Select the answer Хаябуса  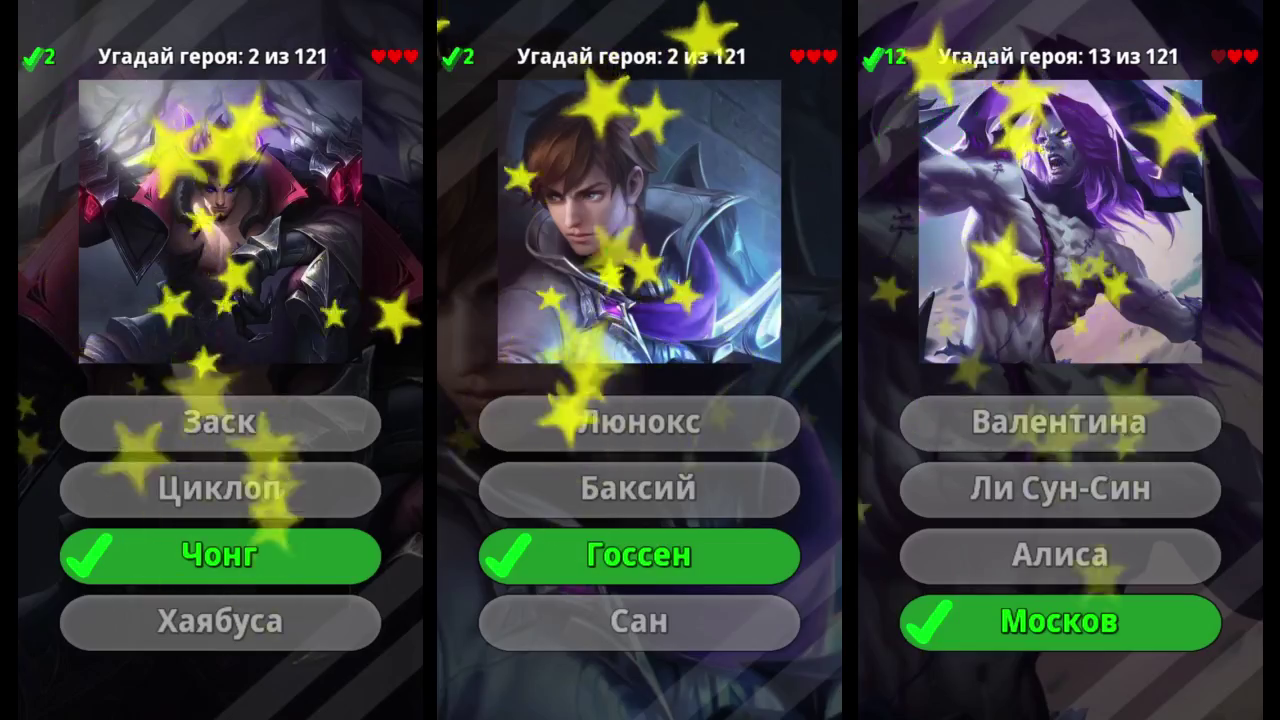tap(220, 621)
